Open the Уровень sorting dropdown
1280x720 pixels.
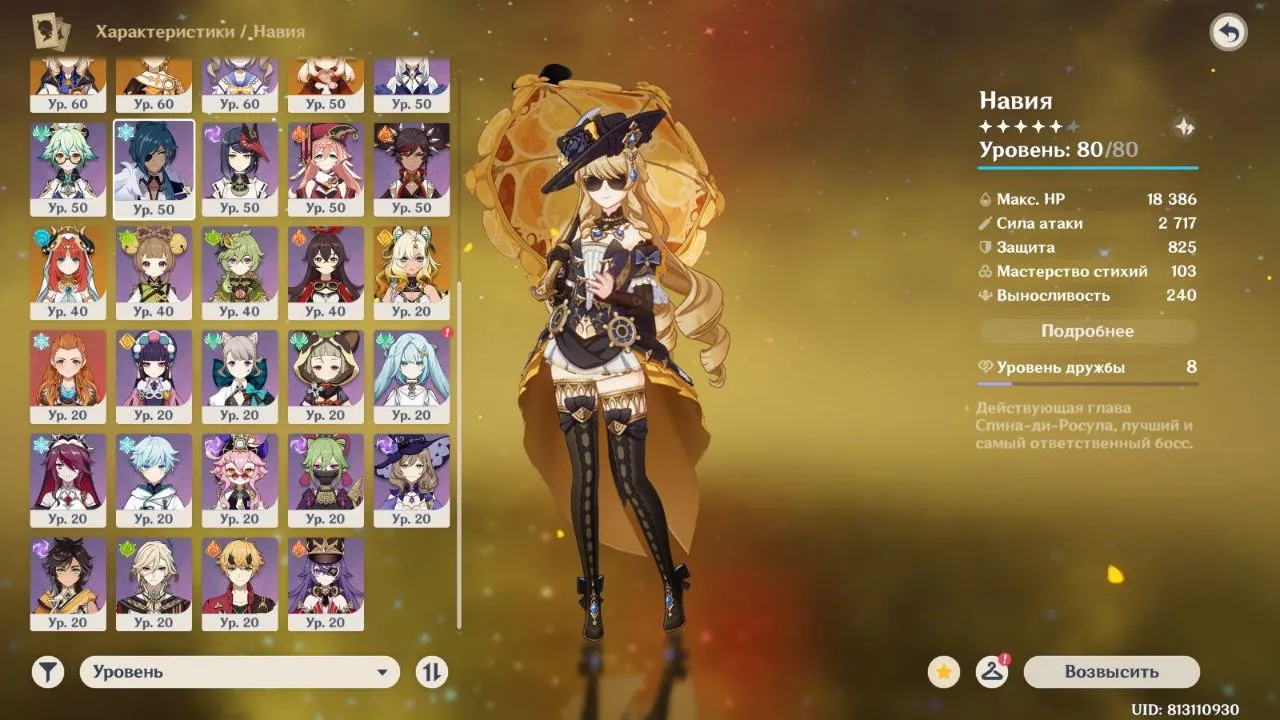click(x=237, y=671)
